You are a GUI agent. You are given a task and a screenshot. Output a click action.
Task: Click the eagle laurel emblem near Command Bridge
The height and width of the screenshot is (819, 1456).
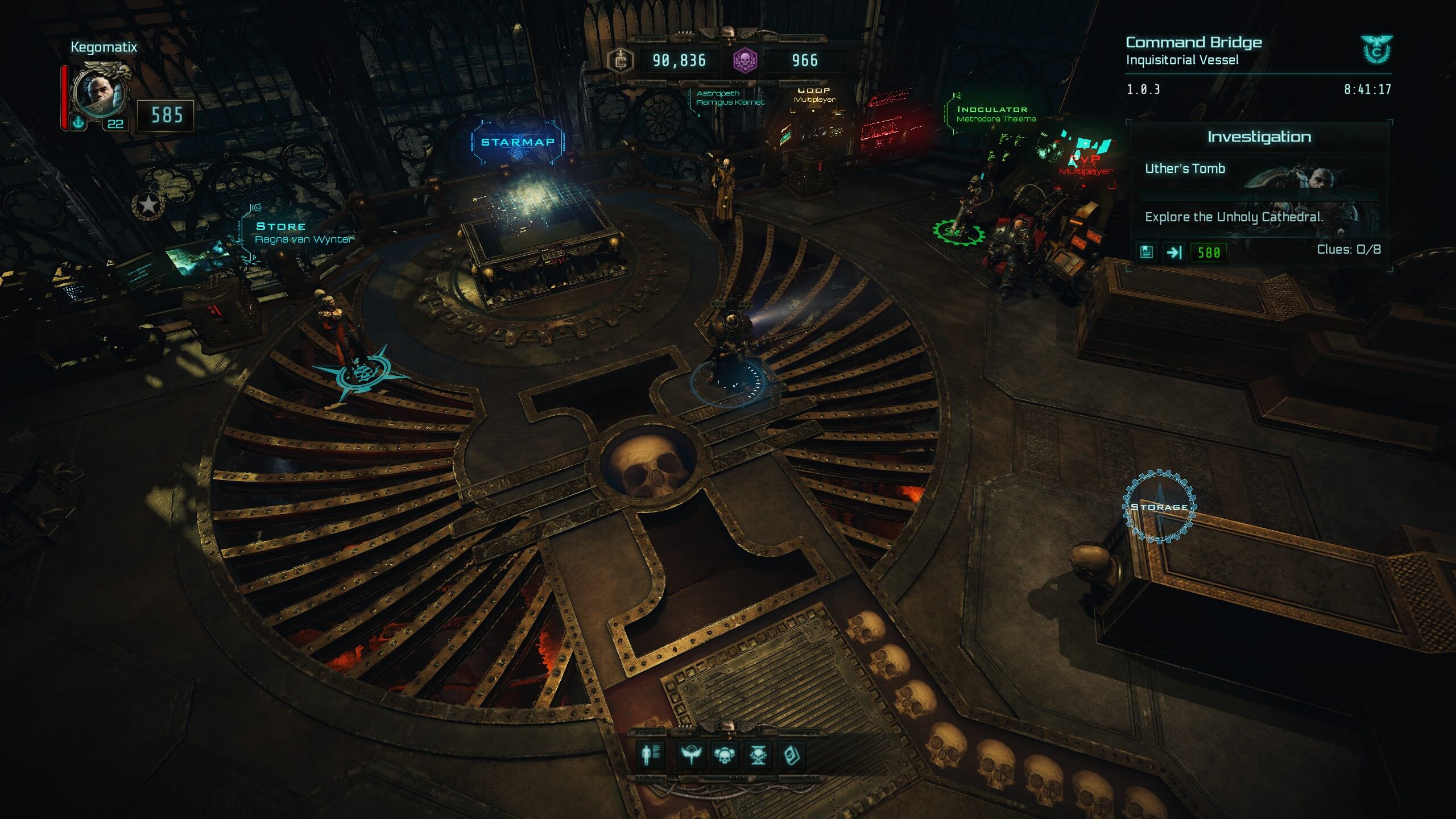[1376, 49]
